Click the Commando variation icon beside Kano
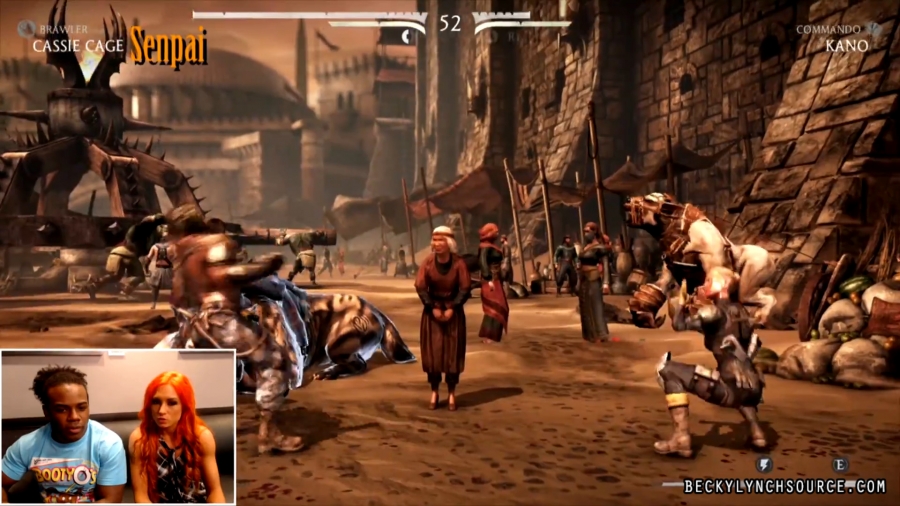The height and width of the screenshot is (506, 900). coord(873,30)
